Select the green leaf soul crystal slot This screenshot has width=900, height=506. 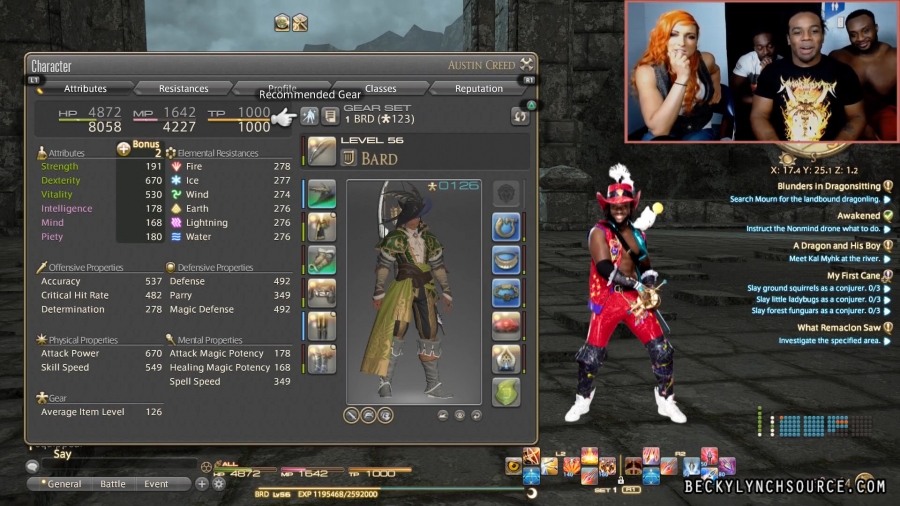[x=506, y=391]
